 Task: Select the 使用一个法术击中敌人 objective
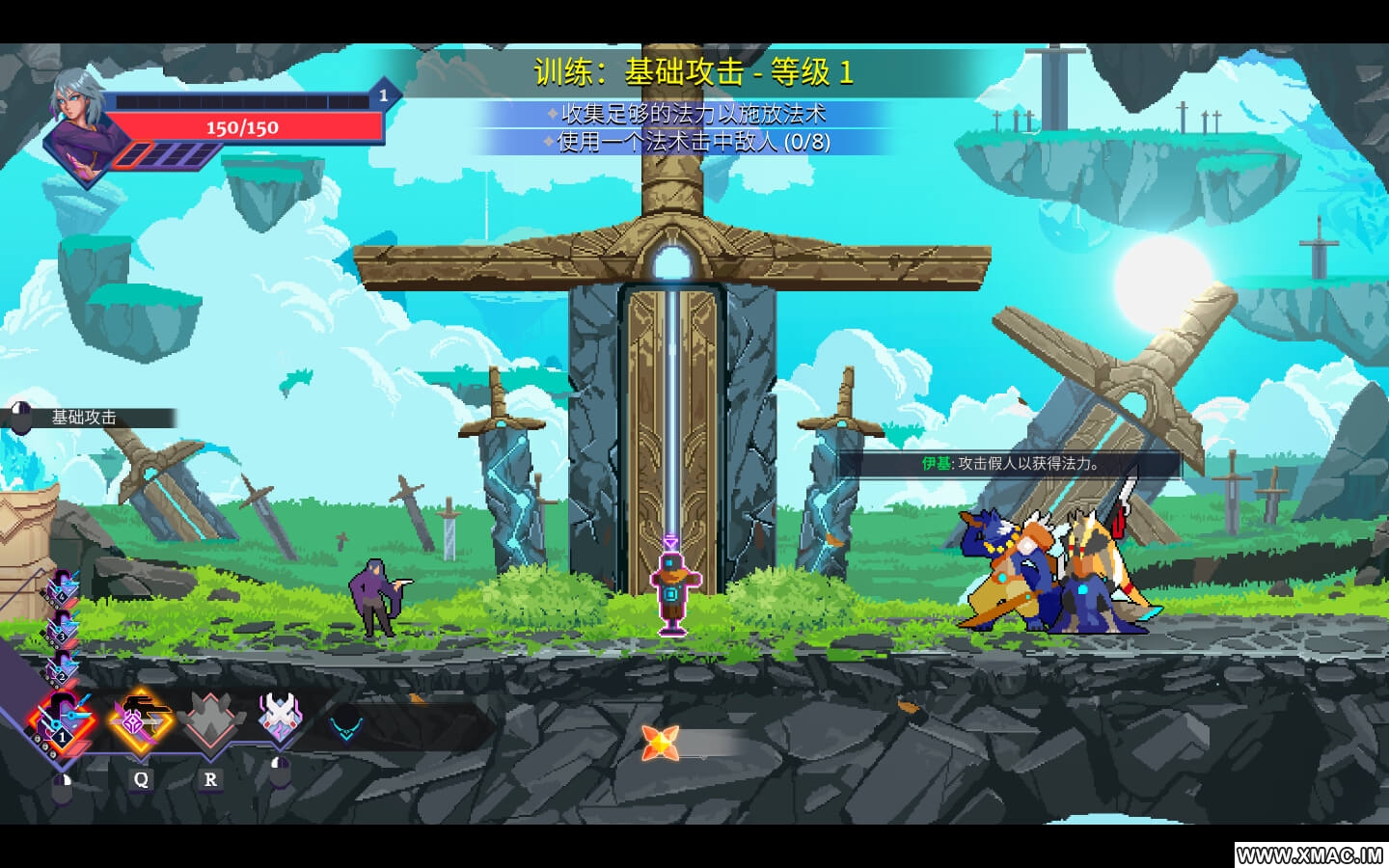pyautogui.click(x=693, y=142)
